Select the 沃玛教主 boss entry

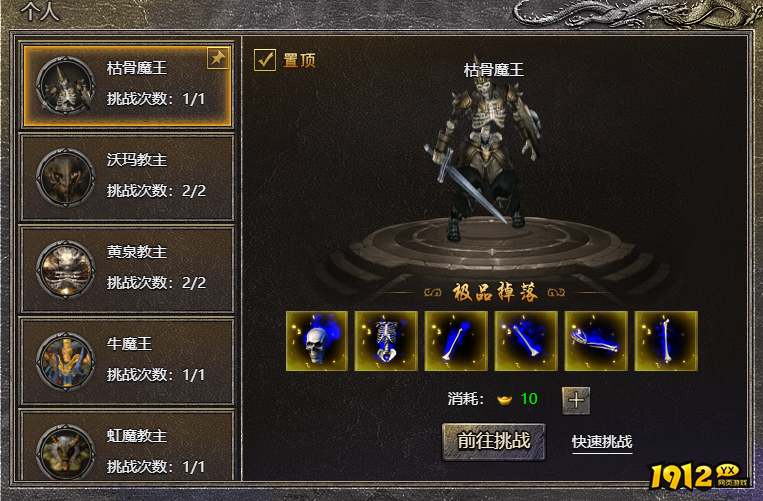tap(126, 177)
